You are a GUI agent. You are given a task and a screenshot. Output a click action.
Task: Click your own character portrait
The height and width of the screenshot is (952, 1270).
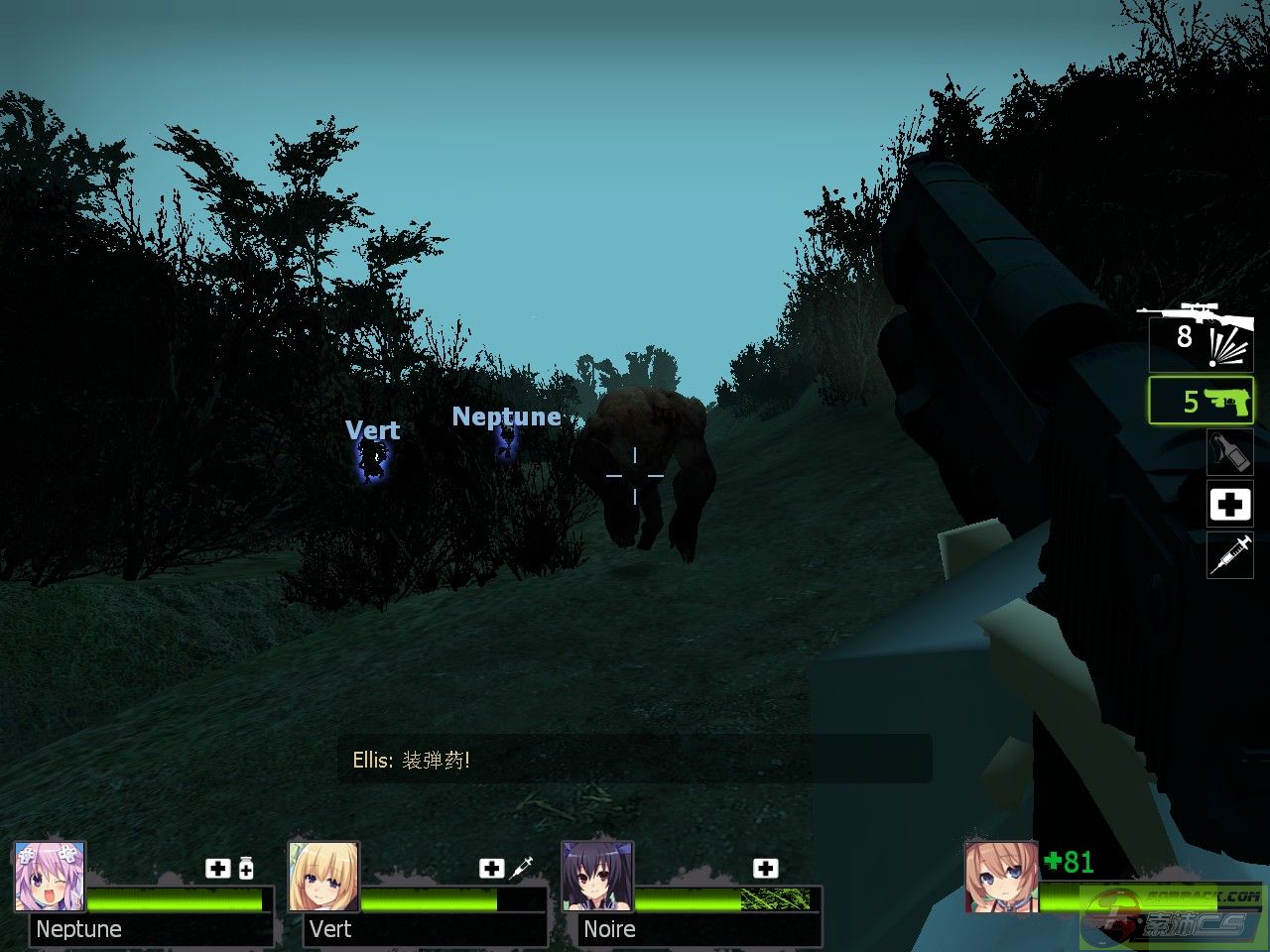(1000, 877)
